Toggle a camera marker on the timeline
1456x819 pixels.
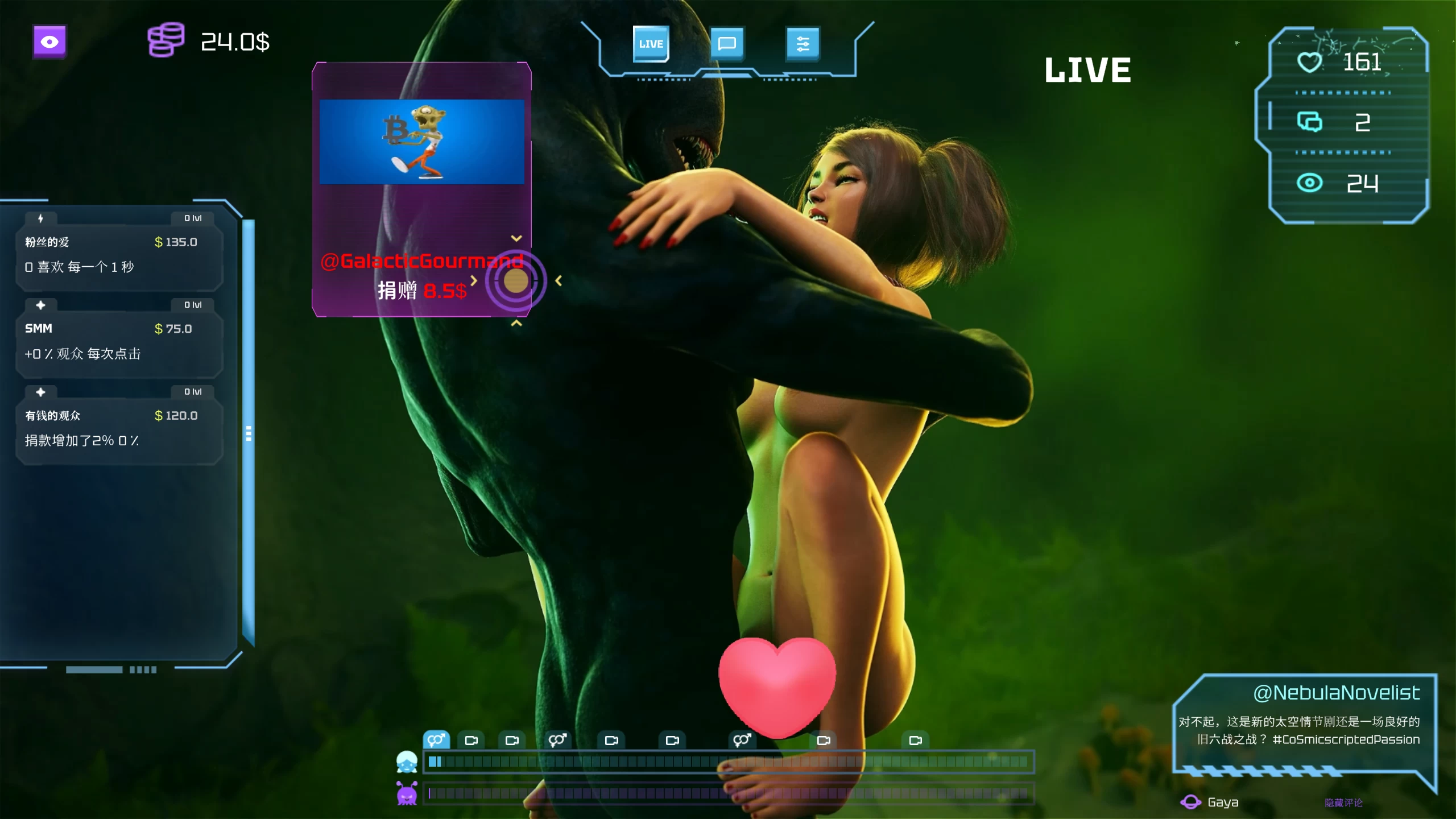(x=472, y=739)
